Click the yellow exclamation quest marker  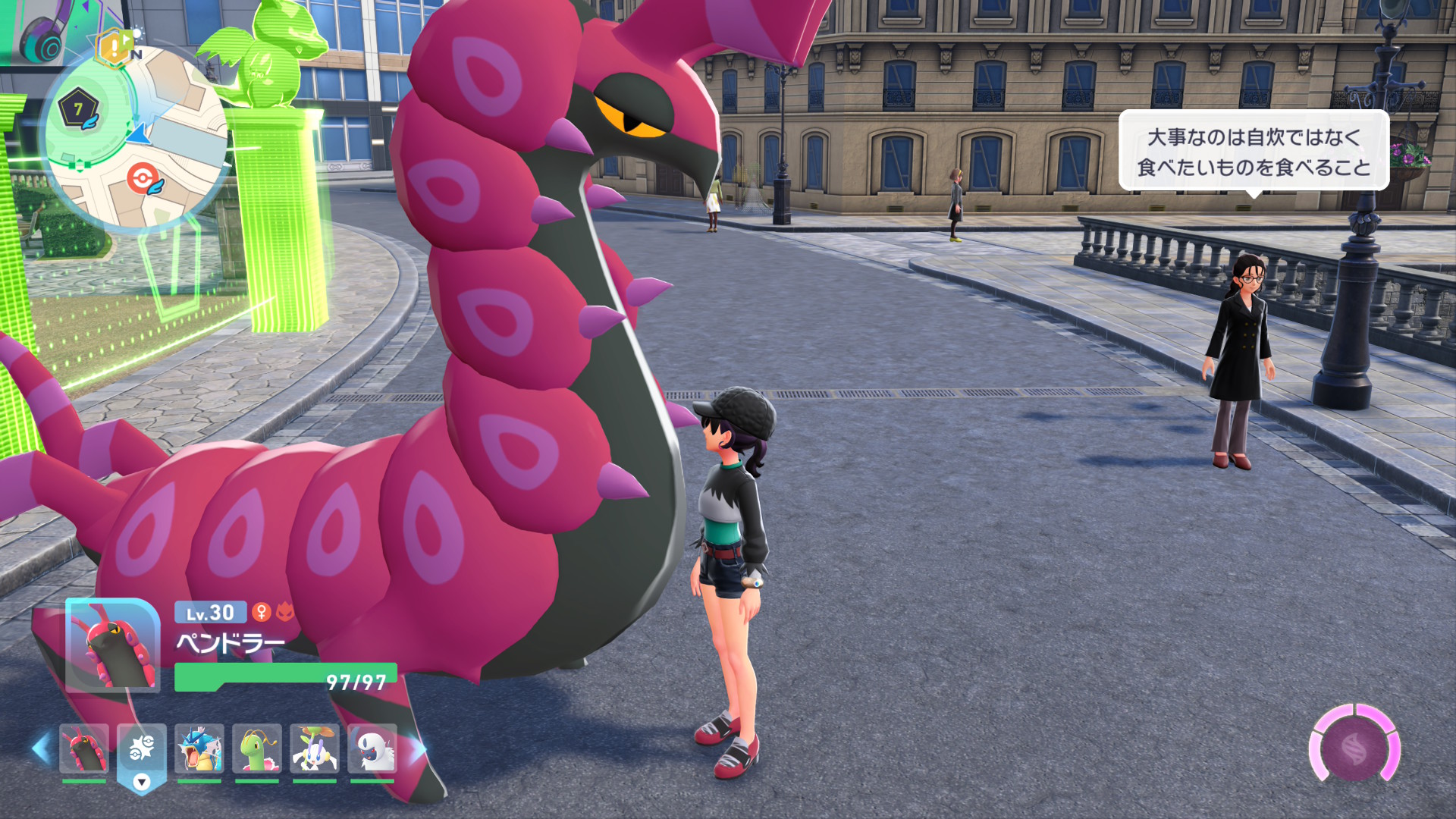tap(115, 49)
